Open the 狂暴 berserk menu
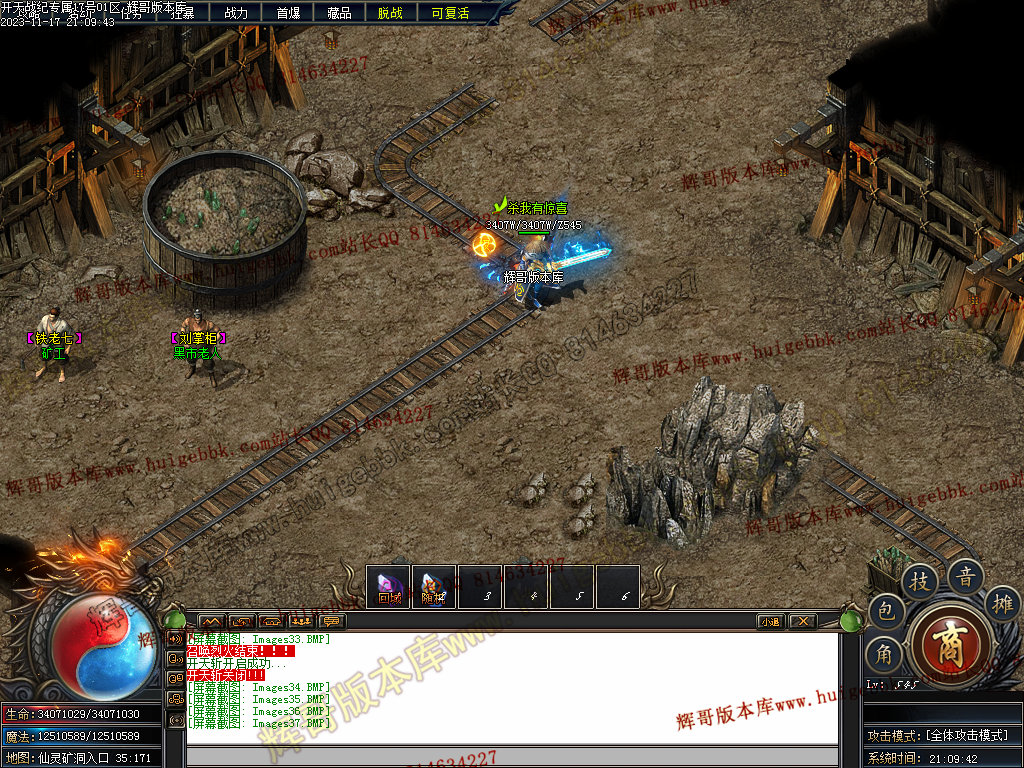The image size is (1024, 768). pyautogui.click(x=182, y=13)
